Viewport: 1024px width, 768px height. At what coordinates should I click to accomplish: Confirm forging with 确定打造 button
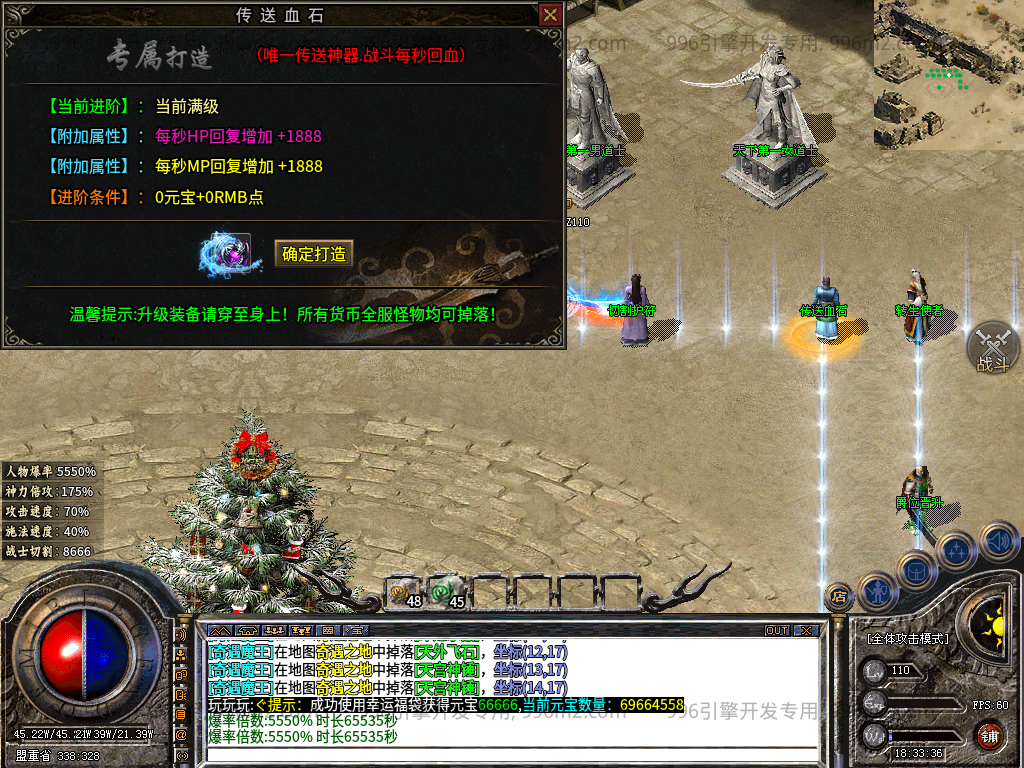(x=314, y=254)
